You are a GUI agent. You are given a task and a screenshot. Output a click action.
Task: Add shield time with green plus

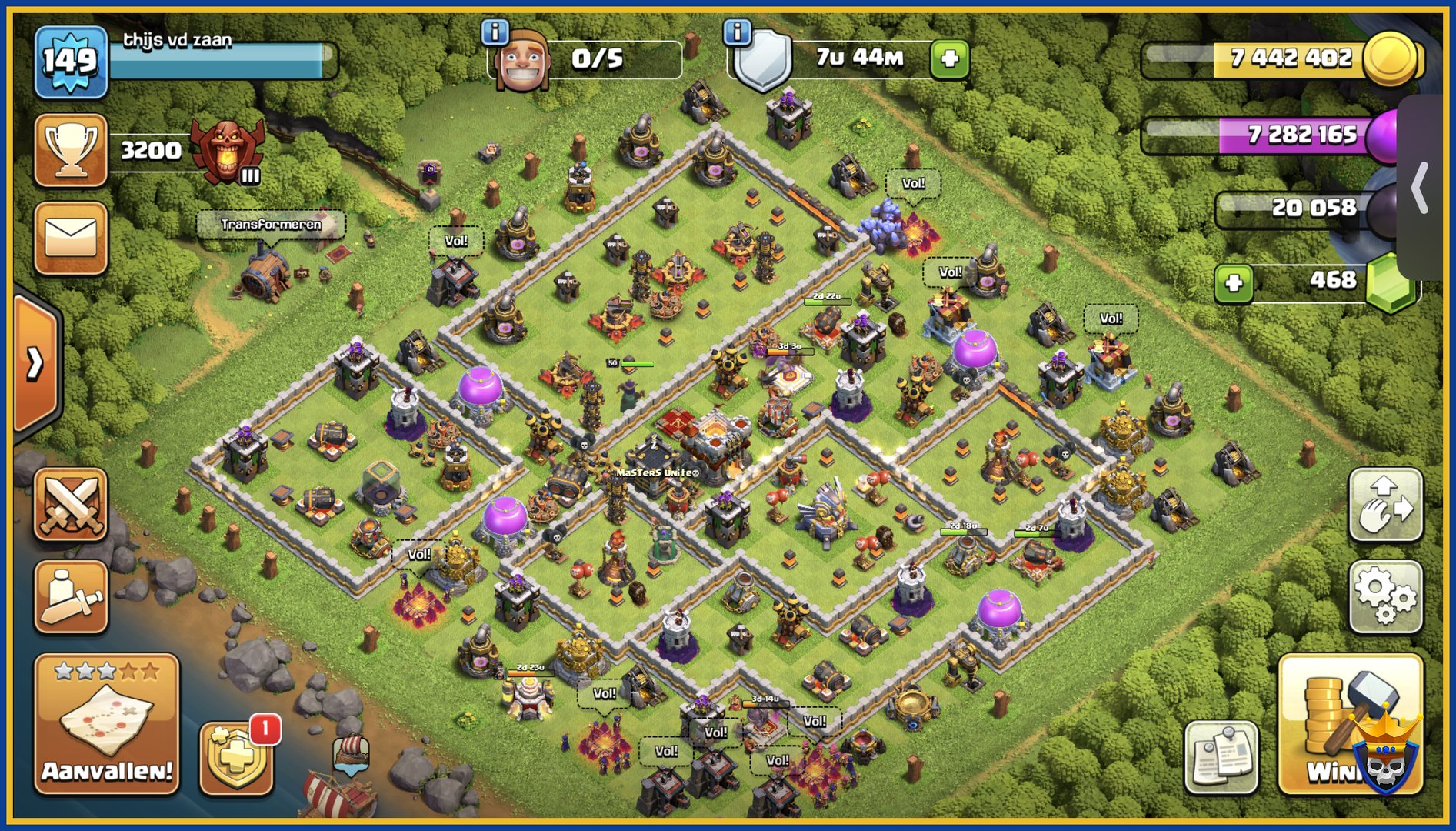pos(949,58)
